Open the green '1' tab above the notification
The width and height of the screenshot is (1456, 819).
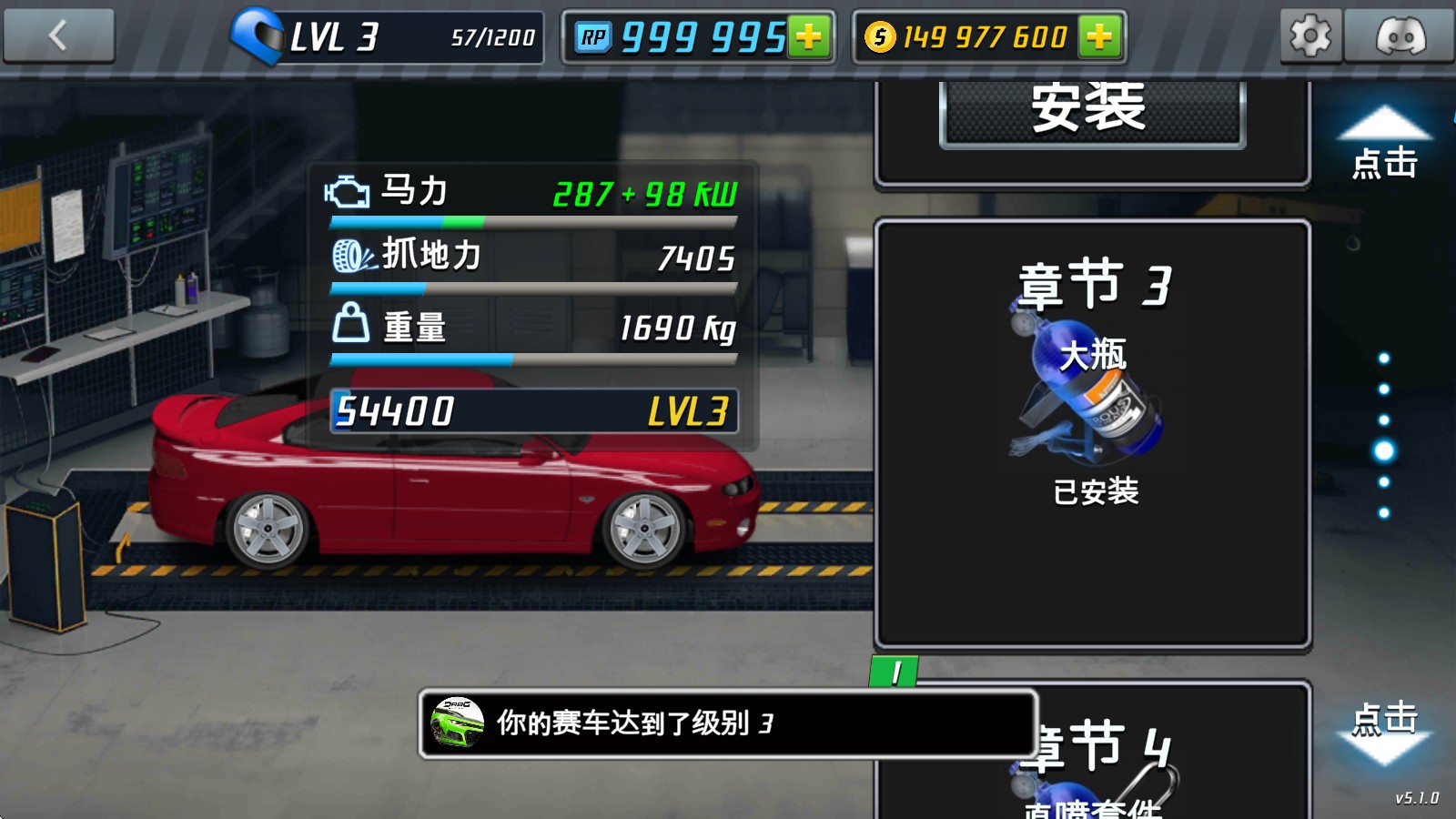click(896, 672)
